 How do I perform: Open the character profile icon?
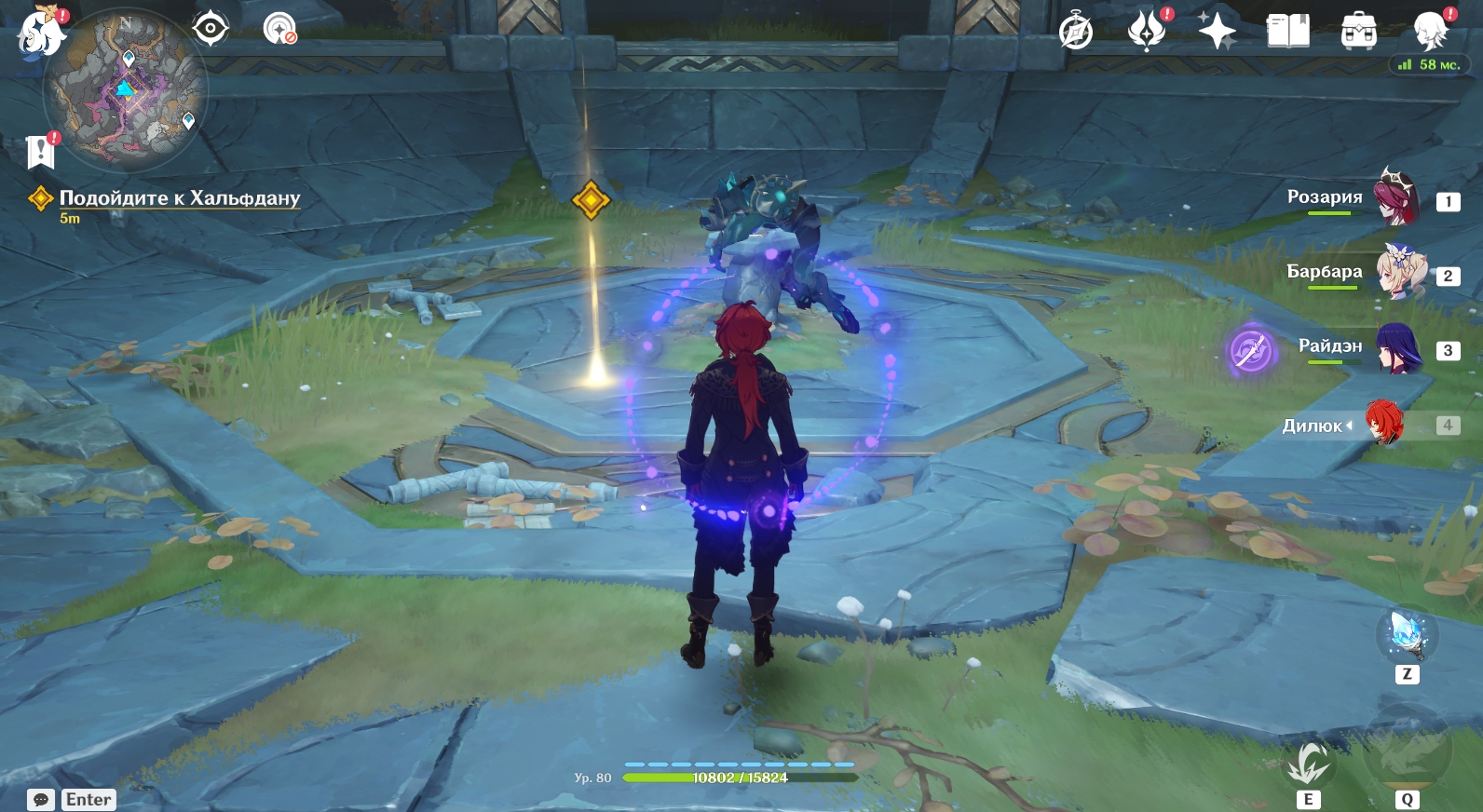1429,32
